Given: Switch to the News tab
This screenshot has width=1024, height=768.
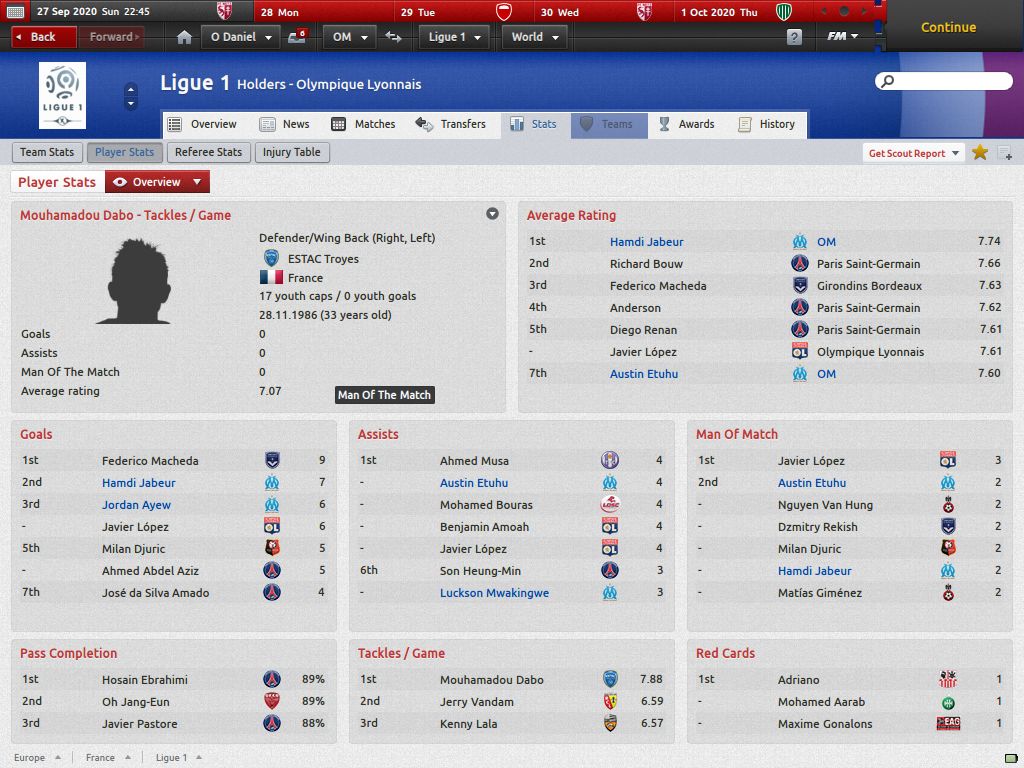Looking at the screenshot, I should (285, 124).
